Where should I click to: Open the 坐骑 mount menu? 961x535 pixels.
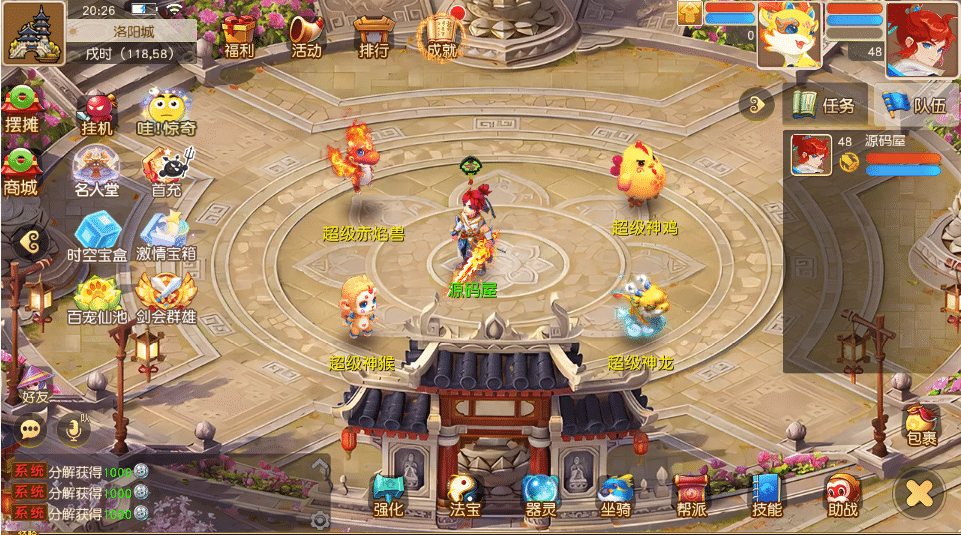(615, 495)
